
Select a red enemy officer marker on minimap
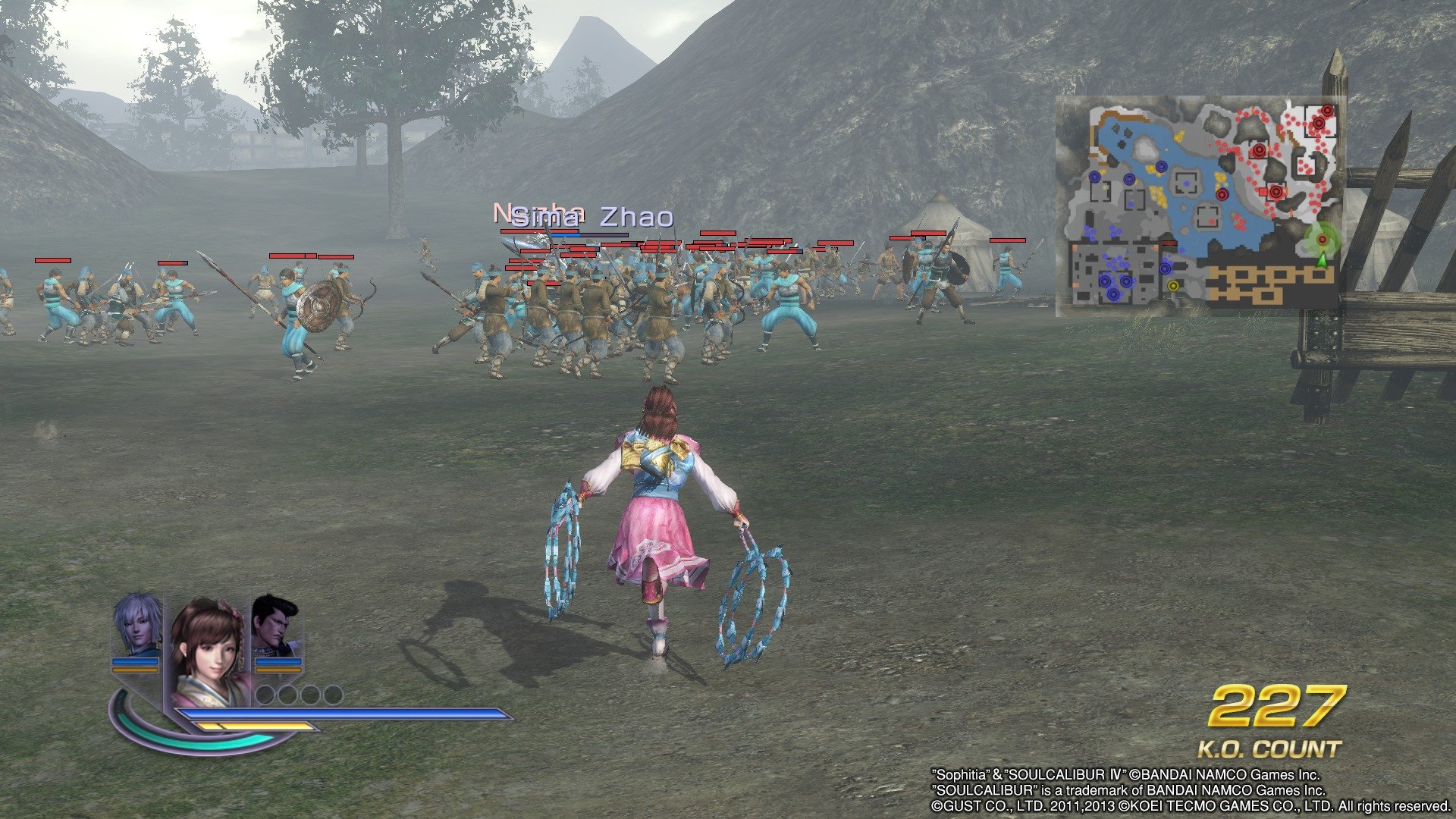[1259, 151]
